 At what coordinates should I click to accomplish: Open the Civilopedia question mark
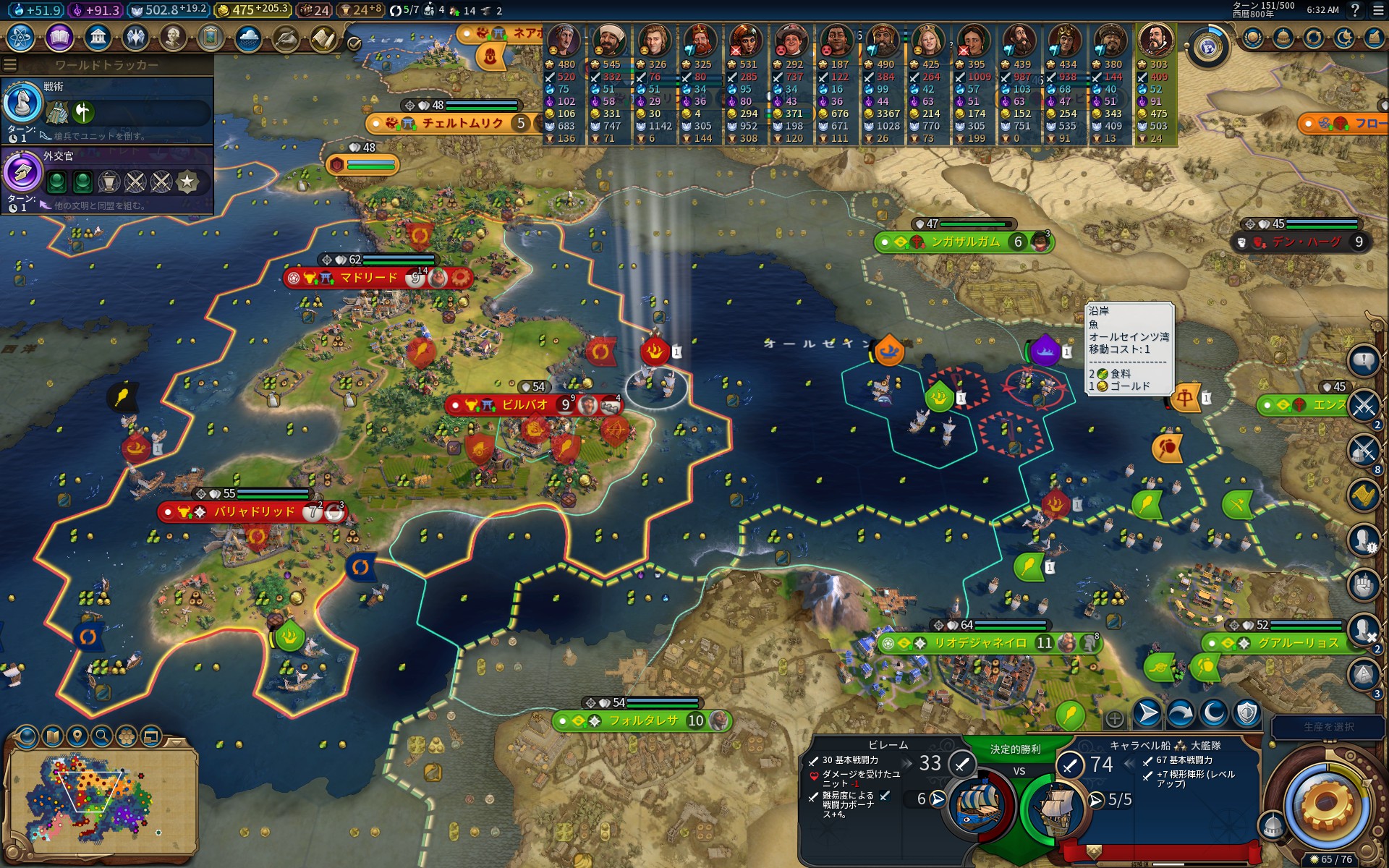coord(1355,10)
